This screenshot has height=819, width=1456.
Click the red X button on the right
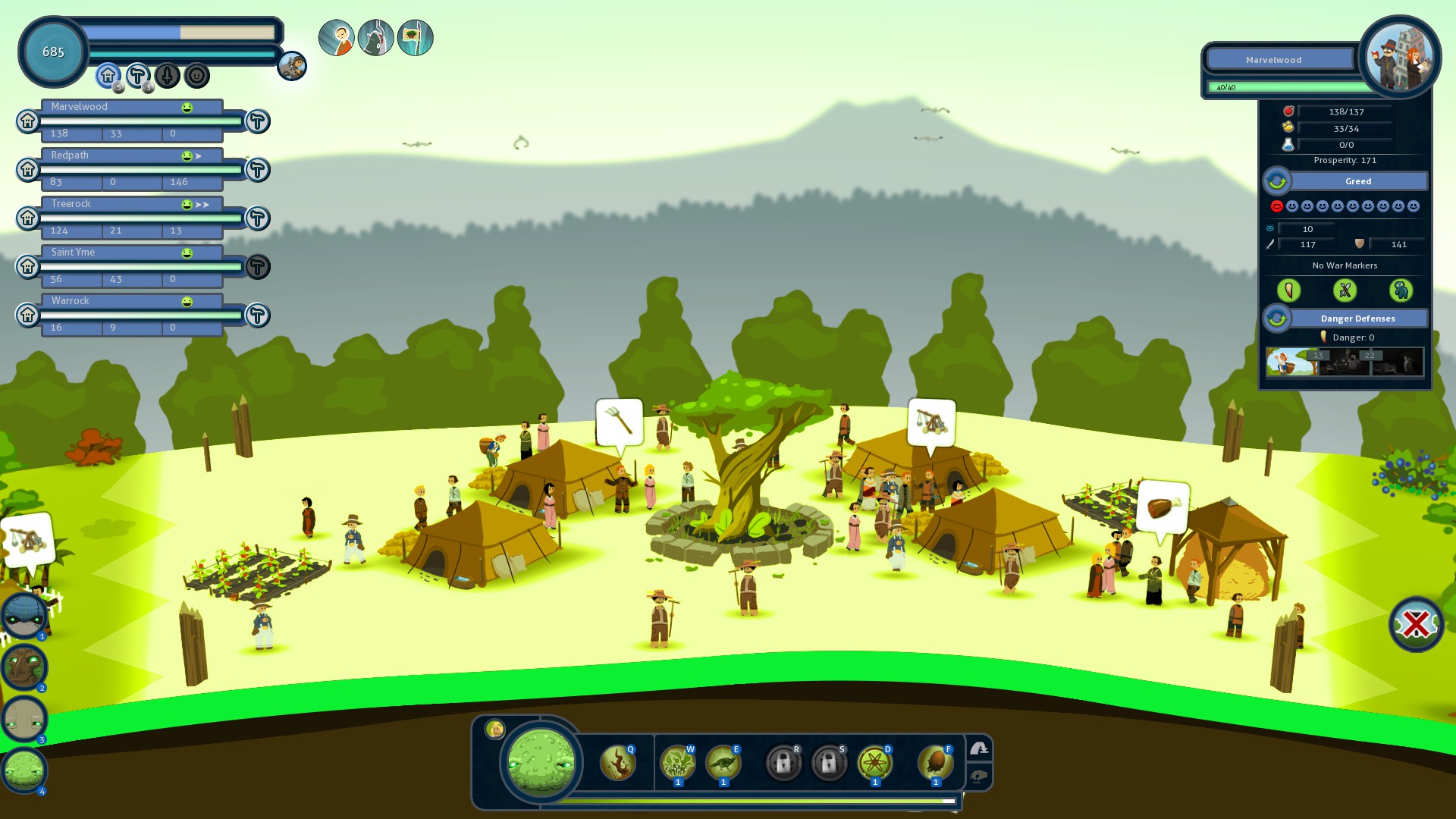pyautogui.click(x=1416, y=624)
